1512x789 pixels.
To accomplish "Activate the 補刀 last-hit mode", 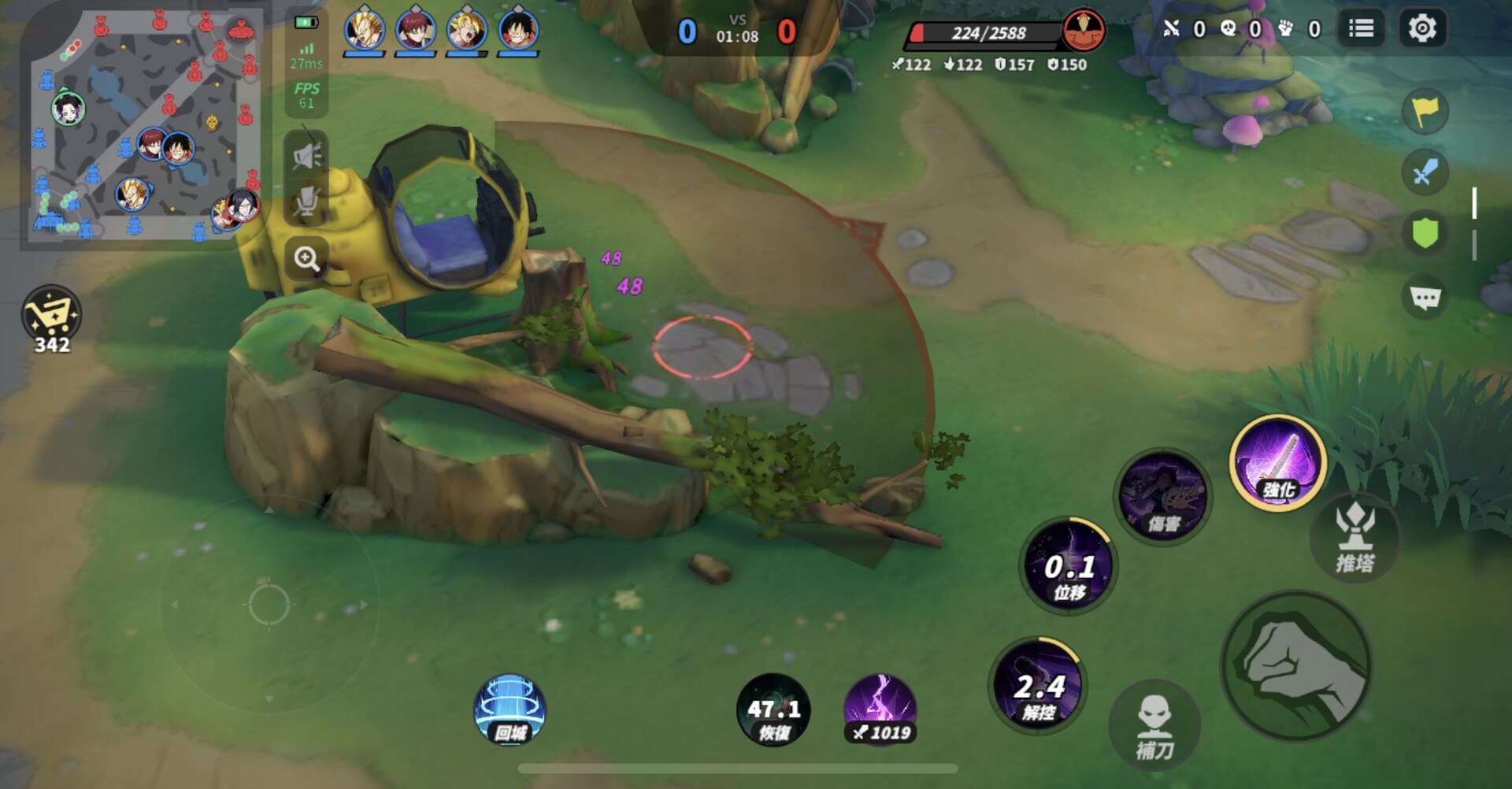I will pyautogui.click(x=1154, y=722).
